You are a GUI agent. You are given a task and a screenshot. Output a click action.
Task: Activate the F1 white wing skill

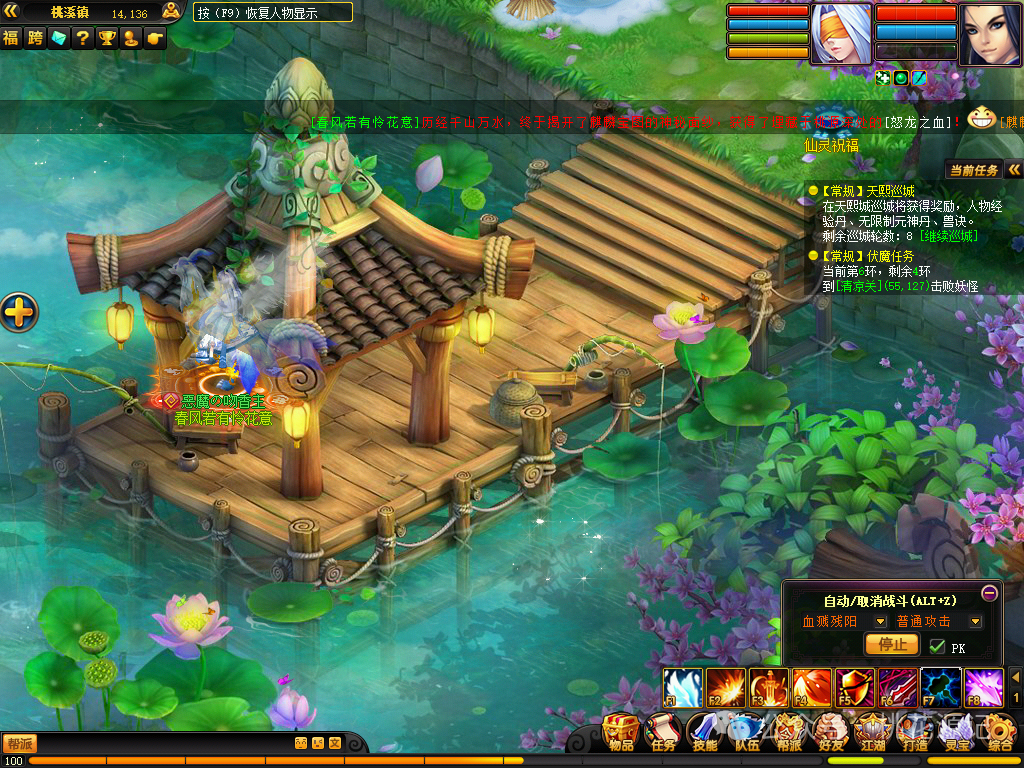click(683, 687)
